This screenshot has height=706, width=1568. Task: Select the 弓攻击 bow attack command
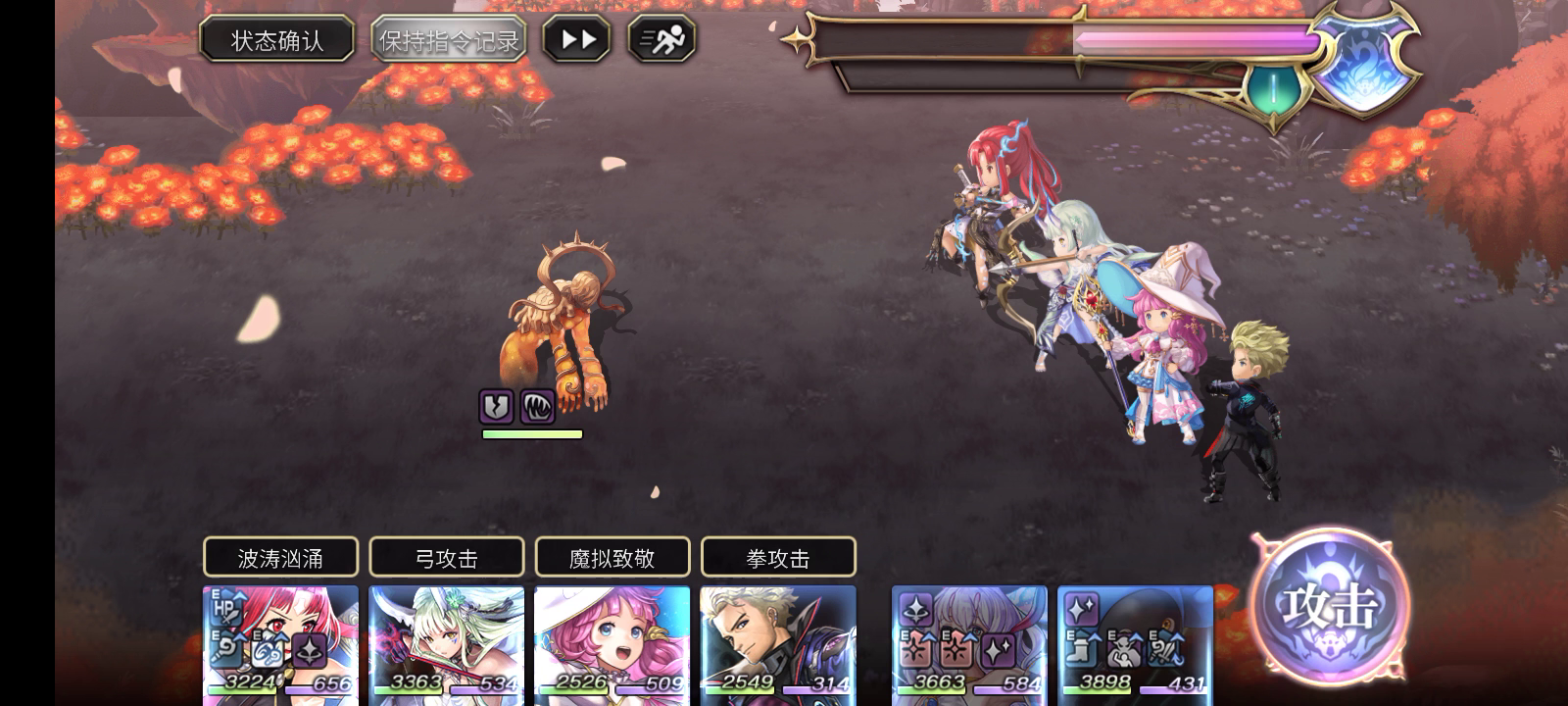pyautogui.click(x=446, y=556)
